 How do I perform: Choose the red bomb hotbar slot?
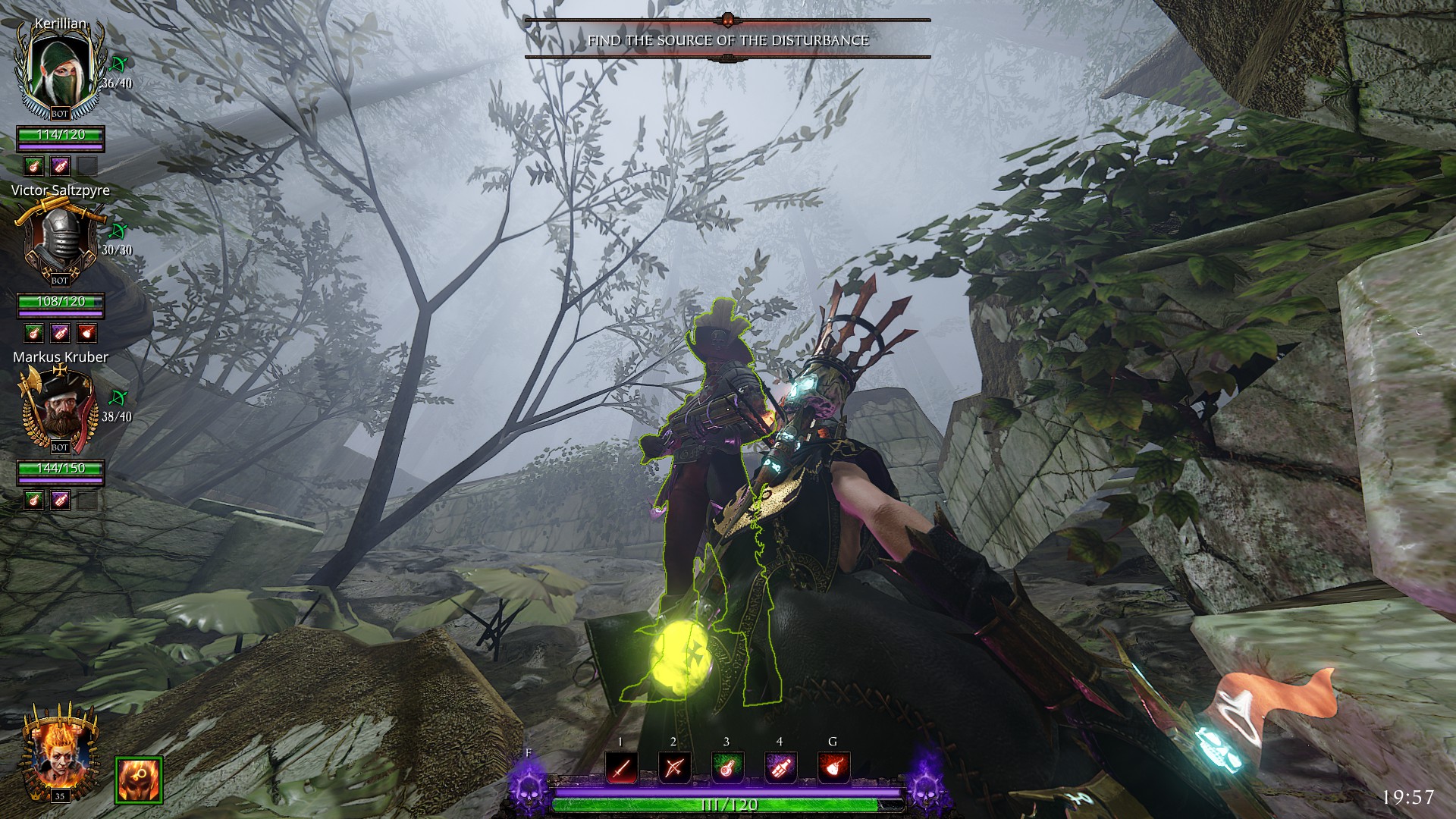[833, 769]
